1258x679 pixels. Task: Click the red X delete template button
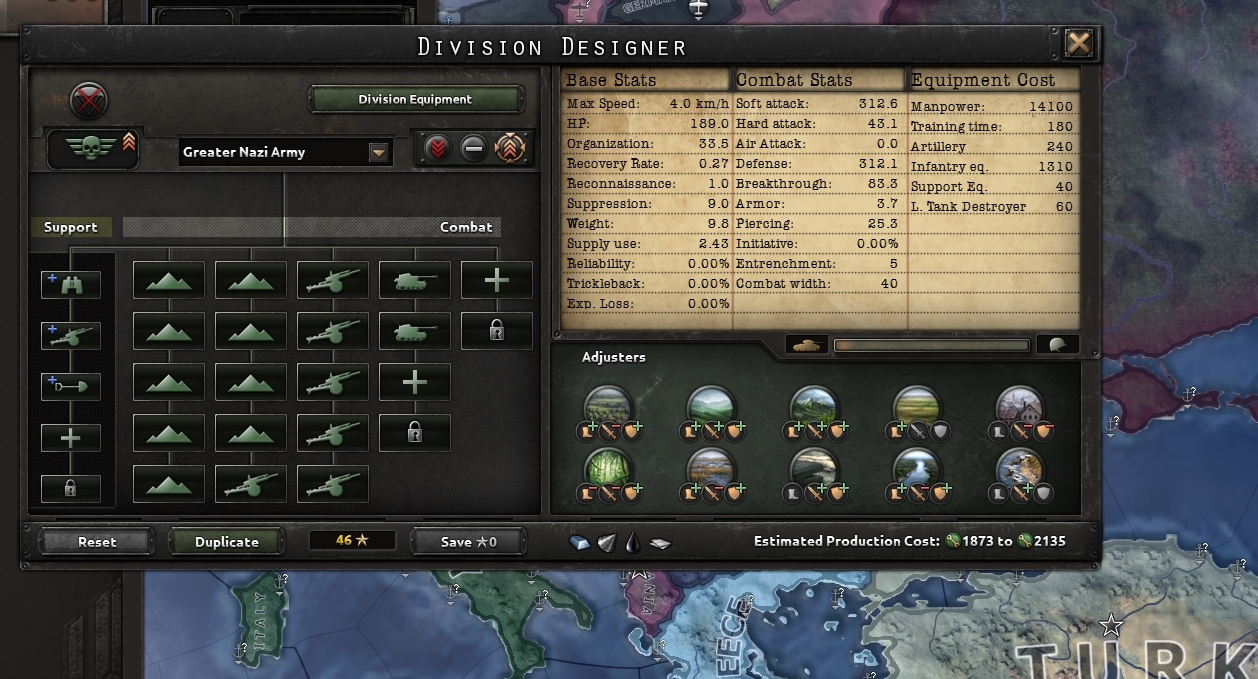[90, 100]
